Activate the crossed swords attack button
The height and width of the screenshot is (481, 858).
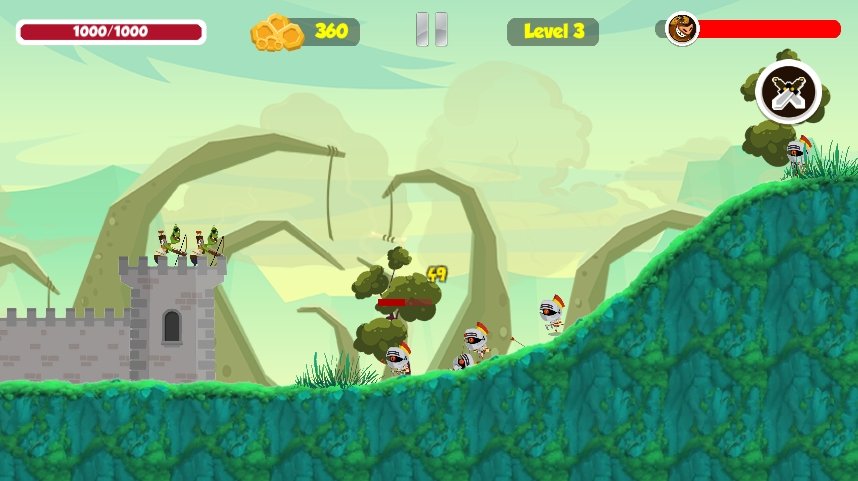tap(788, 93)
